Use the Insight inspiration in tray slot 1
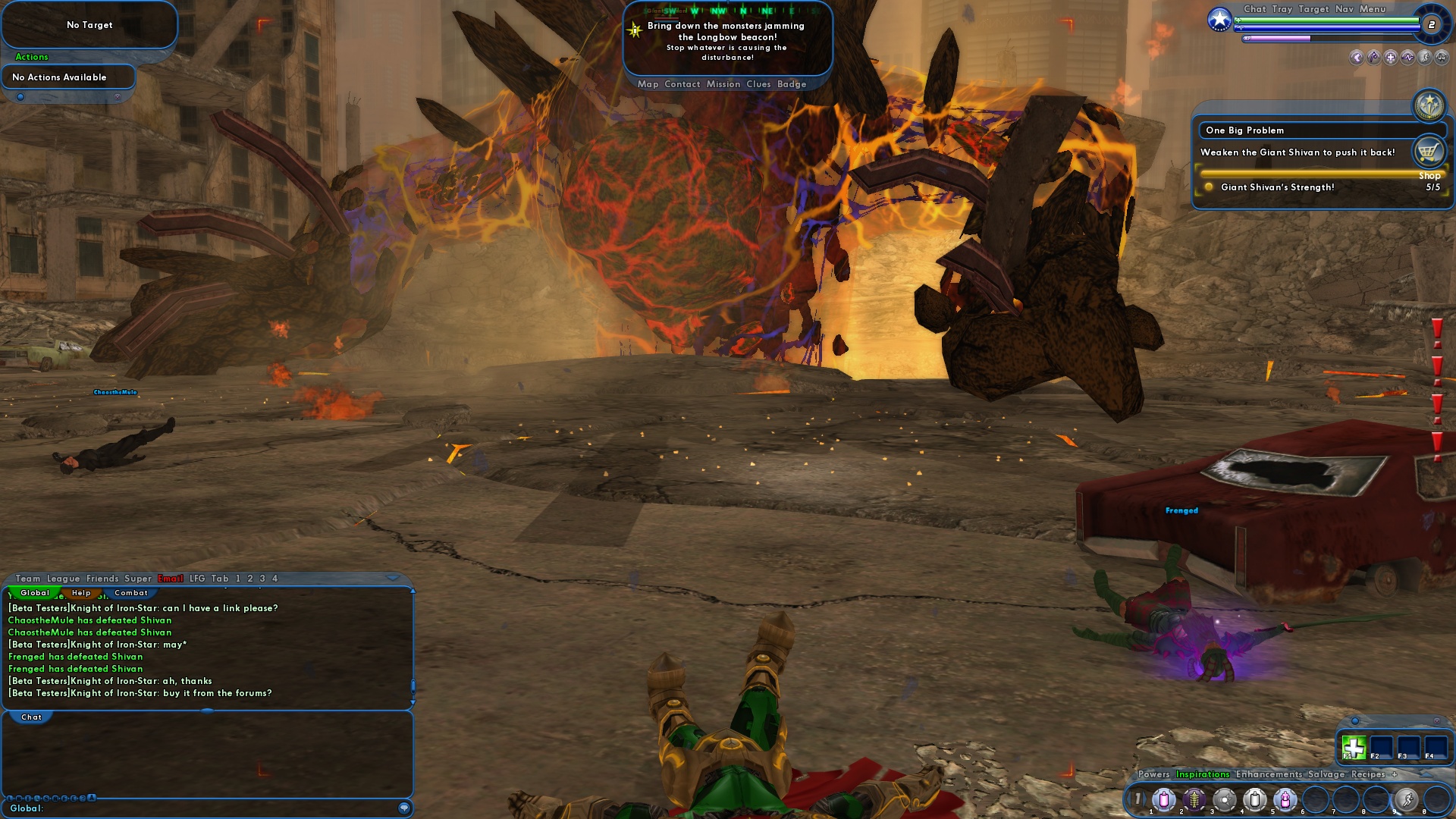The image size is (1456, 819). click(x=1164, y=799)
